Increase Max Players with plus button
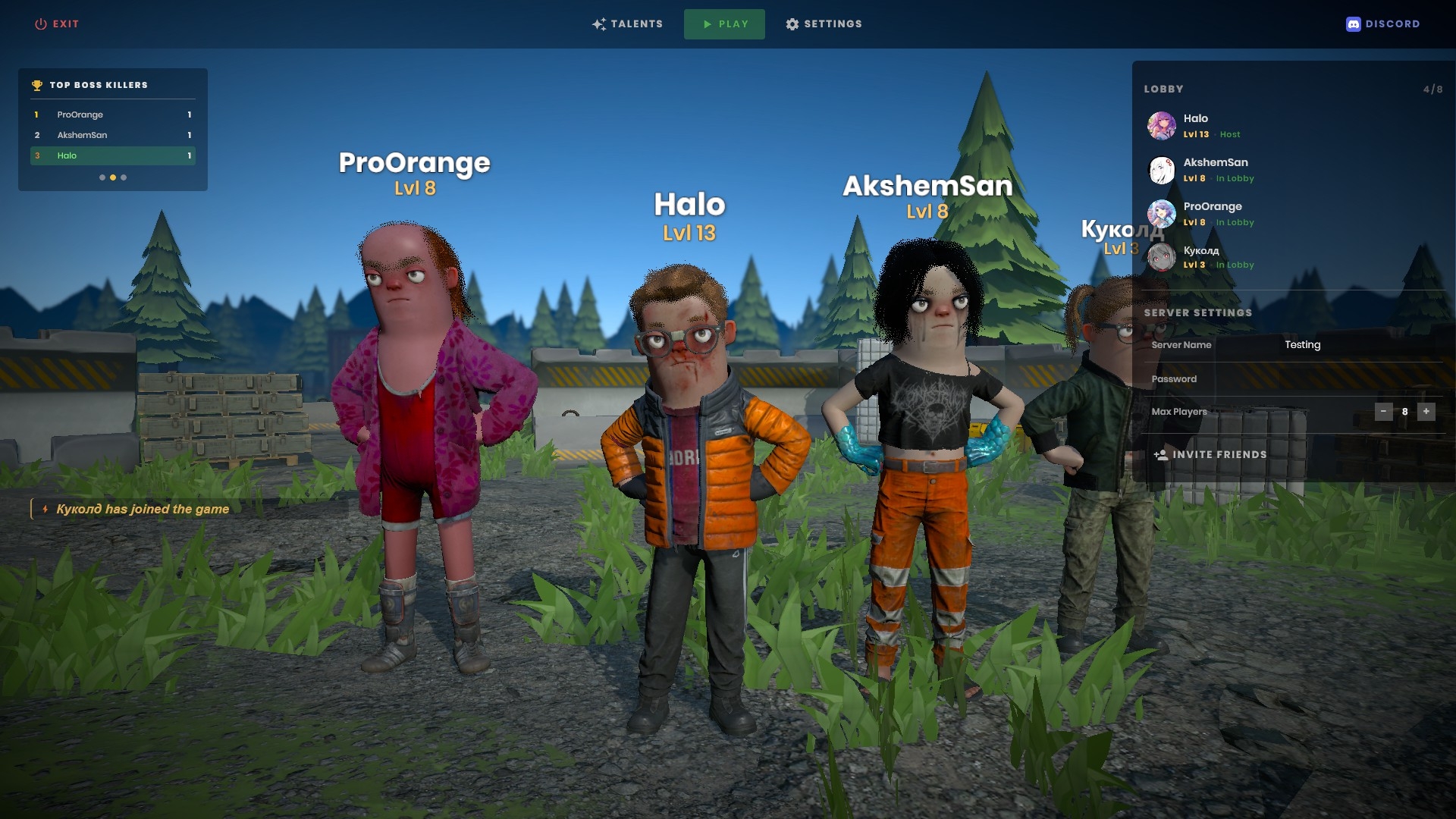1456x819 pixels. pyautogui.click(x=1426, y=412)
